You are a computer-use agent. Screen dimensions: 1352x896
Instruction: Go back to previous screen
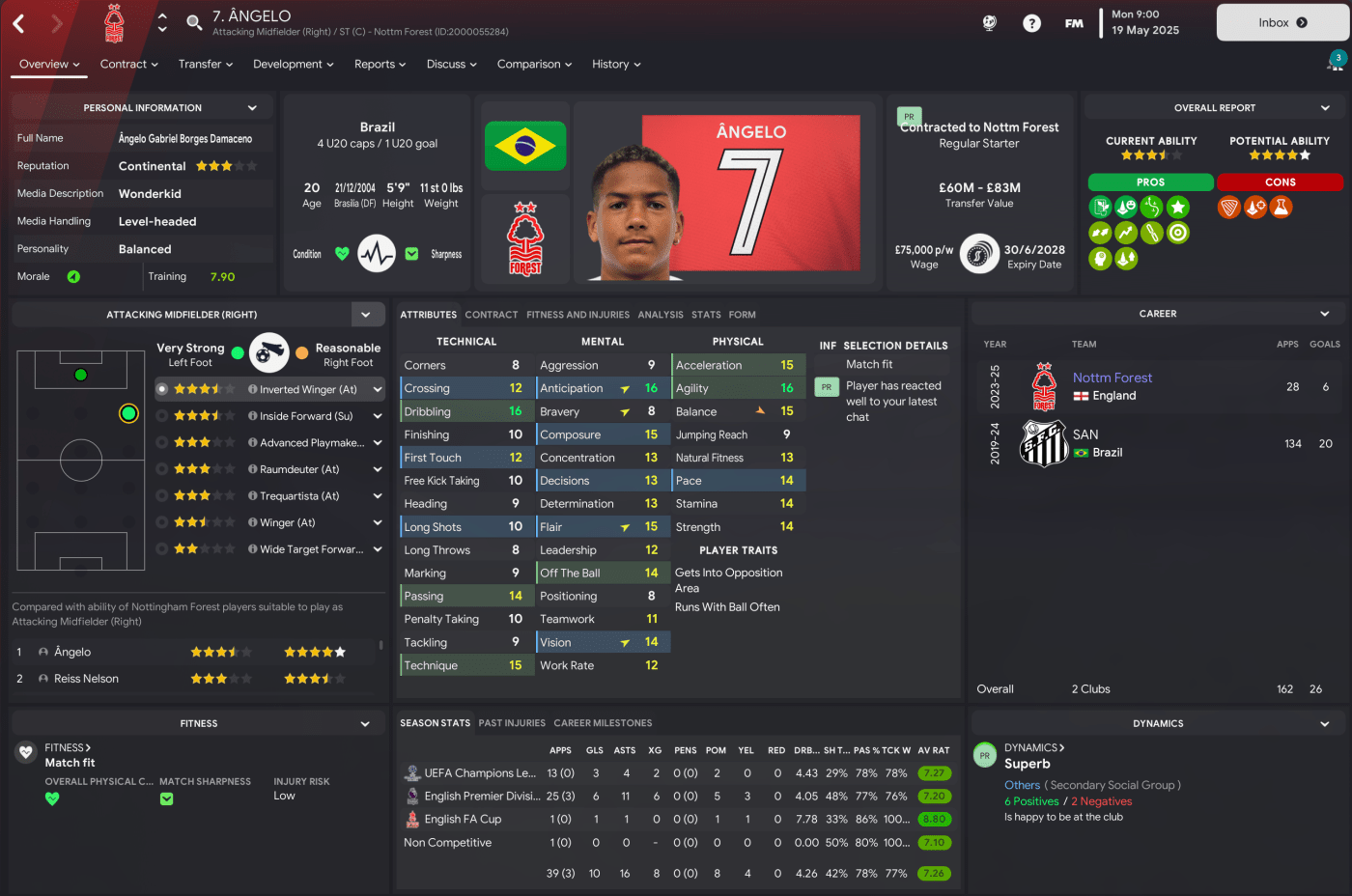point(18,23)
